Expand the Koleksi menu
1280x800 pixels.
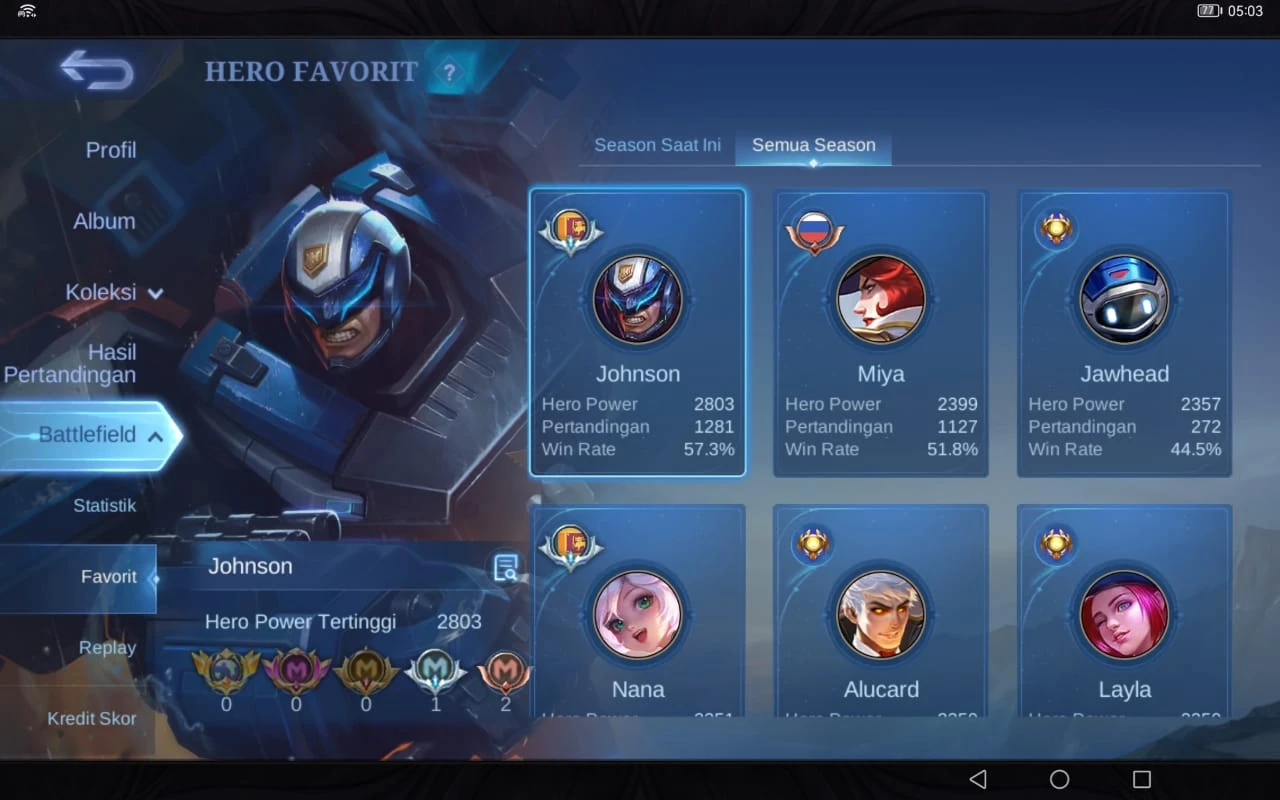click(x=113, y=292)
